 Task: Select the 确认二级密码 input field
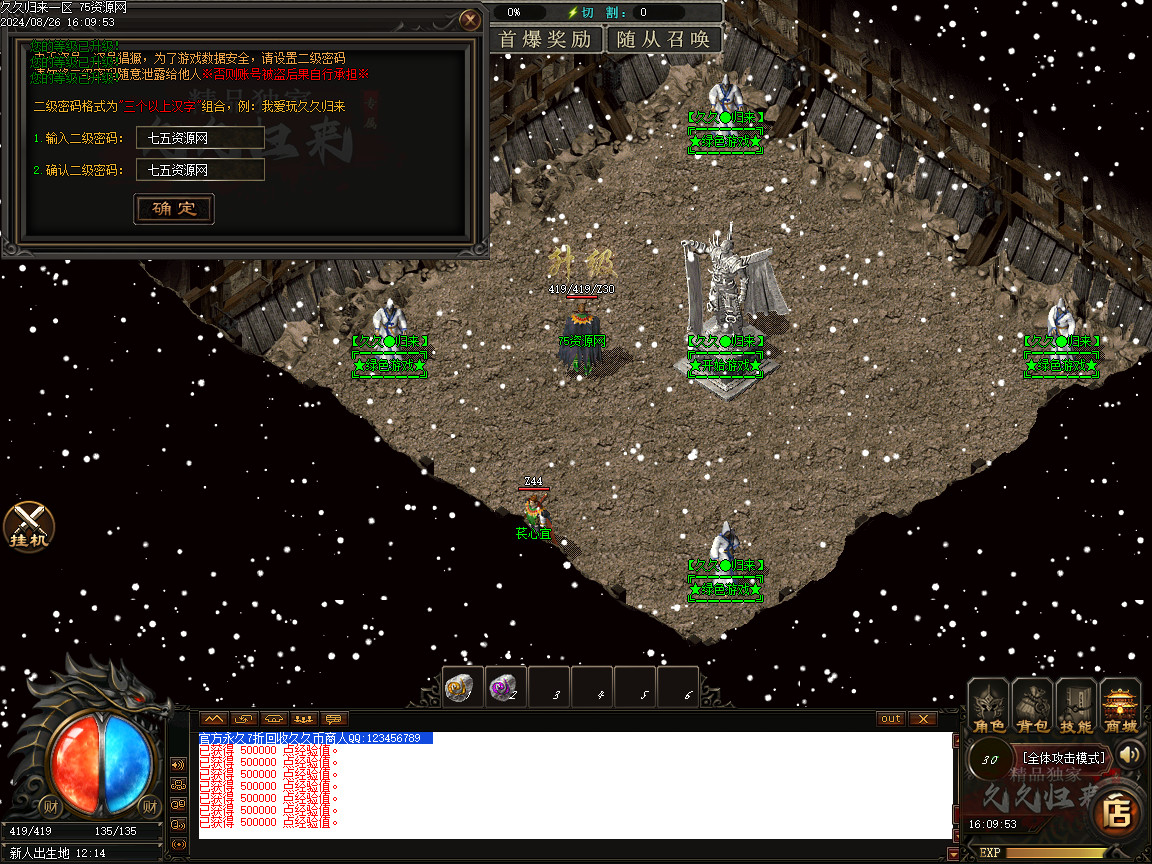click(200, 170)
